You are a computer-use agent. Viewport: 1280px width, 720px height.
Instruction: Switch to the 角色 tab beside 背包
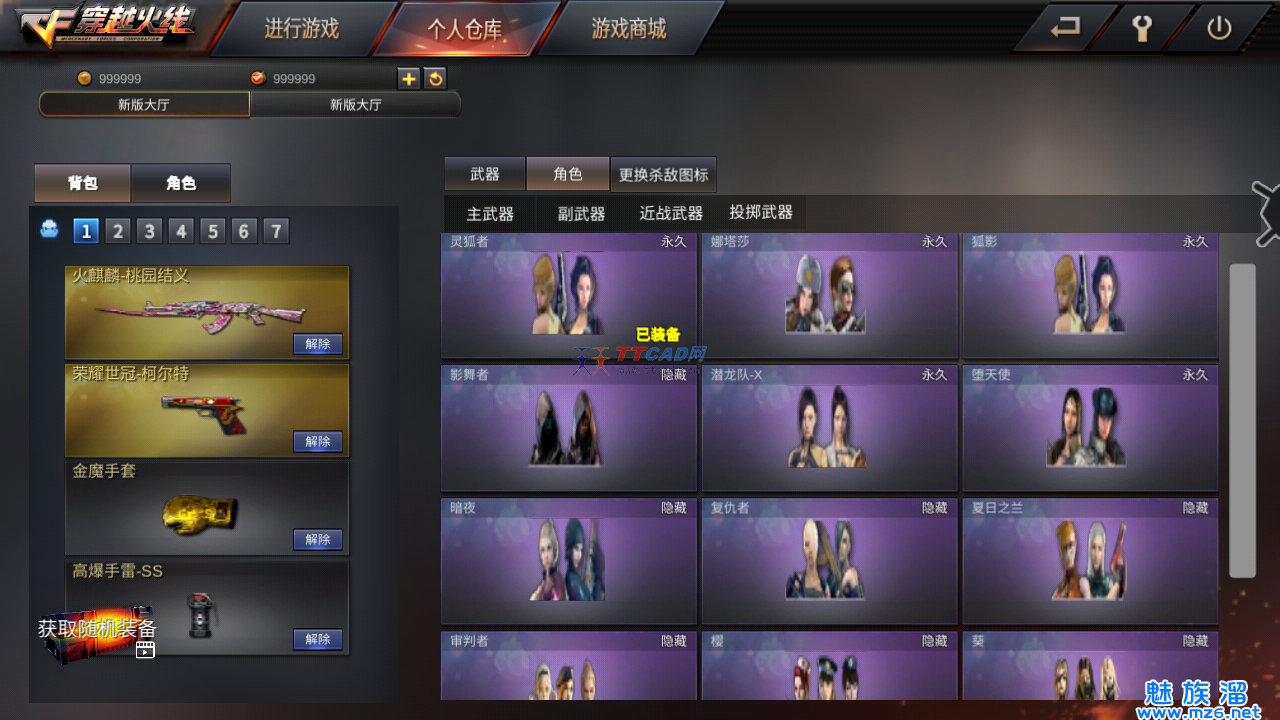point(181,183)
